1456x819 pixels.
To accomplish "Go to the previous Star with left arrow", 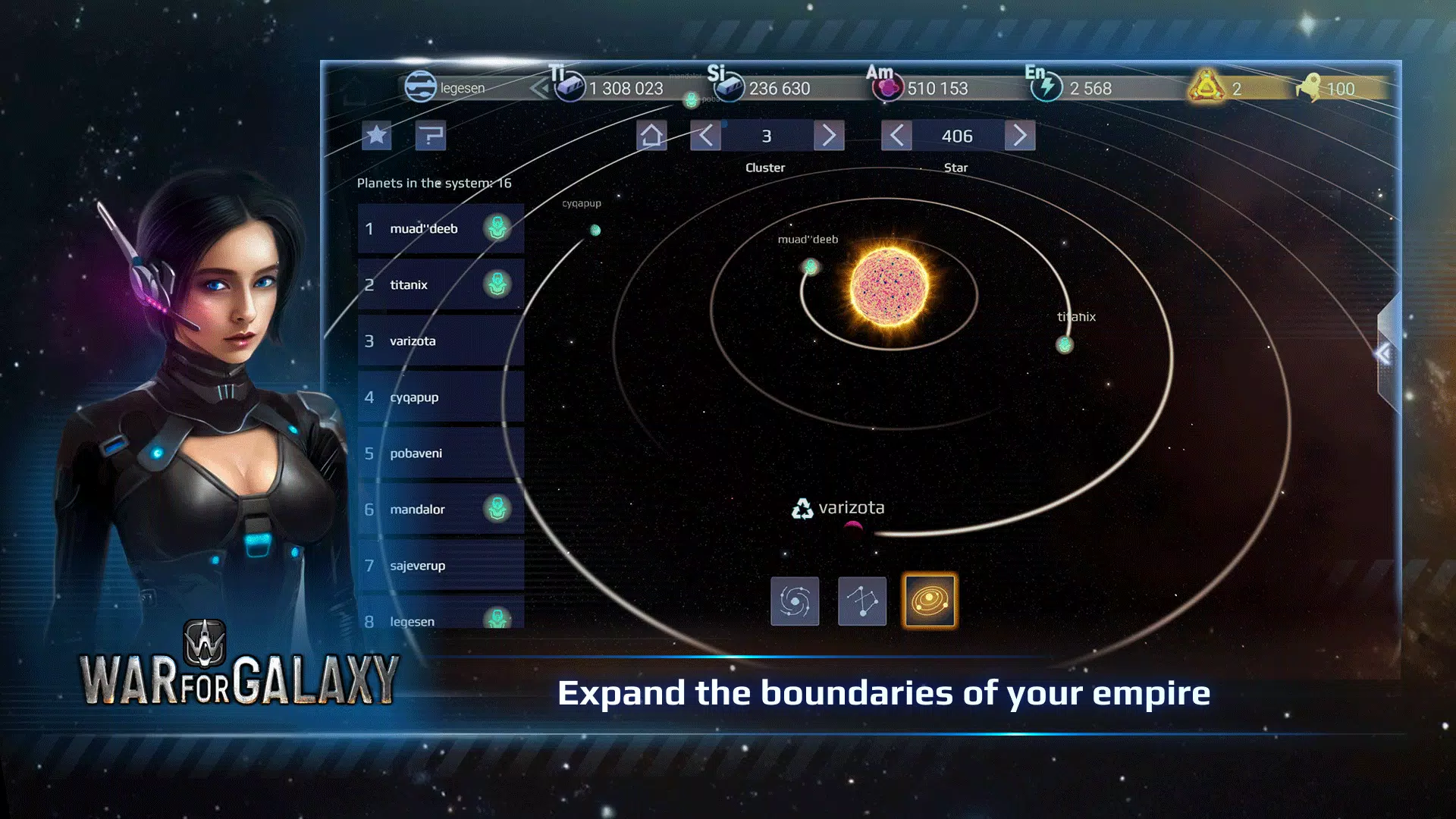I will pyautogui.click(x=895, y=136).
